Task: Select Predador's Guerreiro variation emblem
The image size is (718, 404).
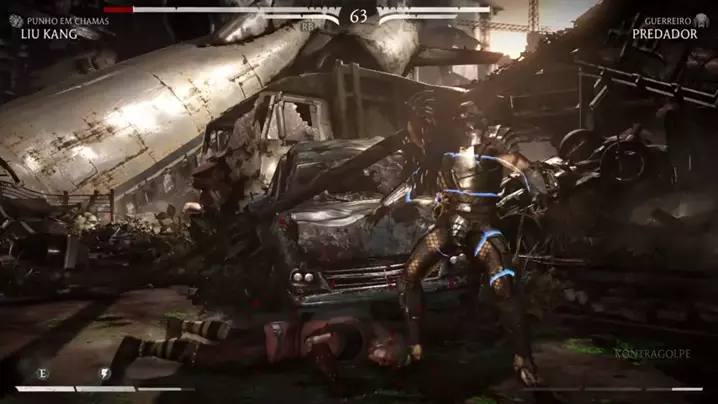Action: point(702,20)
